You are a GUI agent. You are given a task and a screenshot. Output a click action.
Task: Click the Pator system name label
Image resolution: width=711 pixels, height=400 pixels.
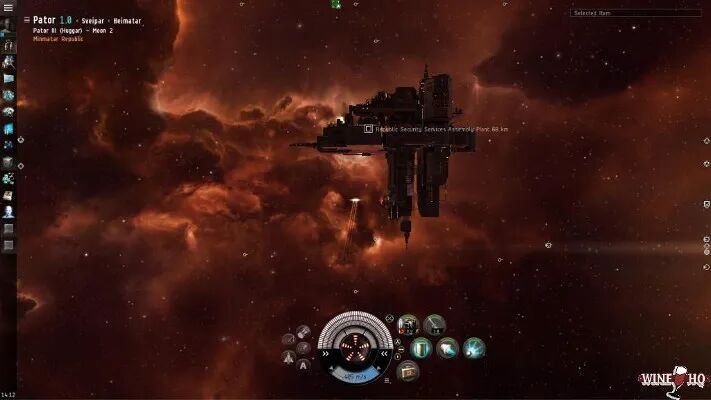point(43,19)
